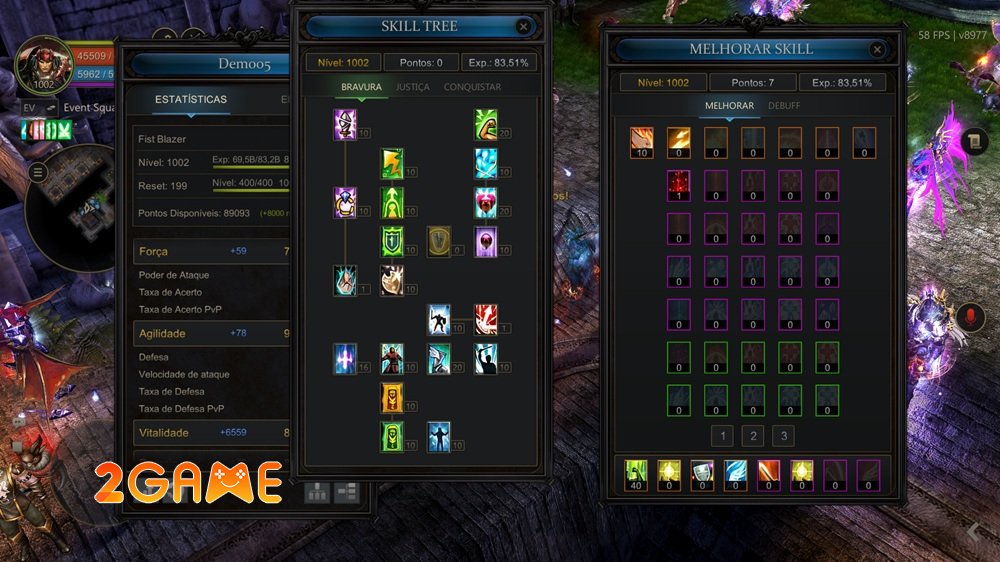Open the minimap menu button
This screenshot has width=1000, height=562.
point(38,173)
